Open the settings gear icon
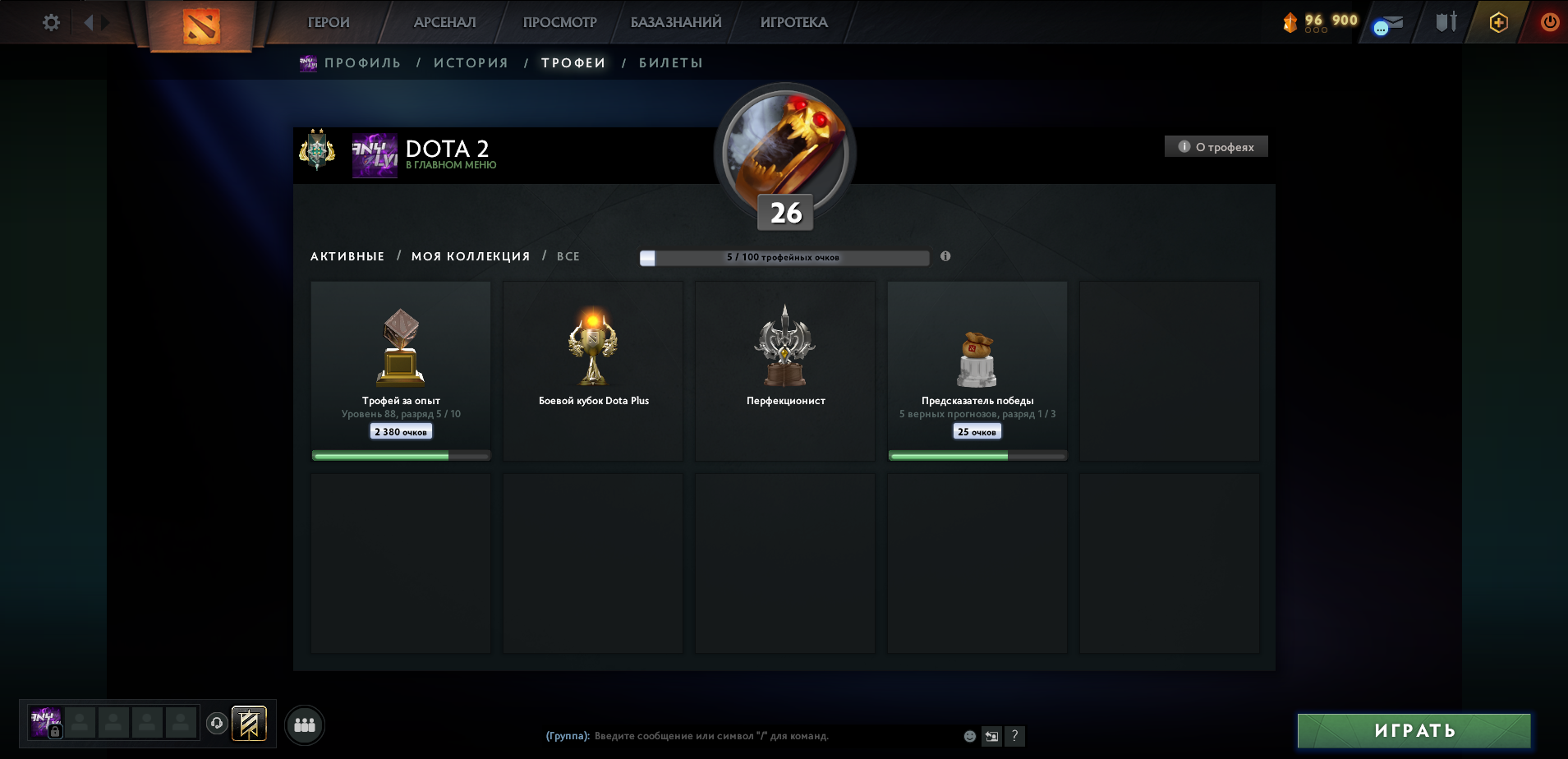1568x759 pixels. pyautogui.click(x=50, y=22)
